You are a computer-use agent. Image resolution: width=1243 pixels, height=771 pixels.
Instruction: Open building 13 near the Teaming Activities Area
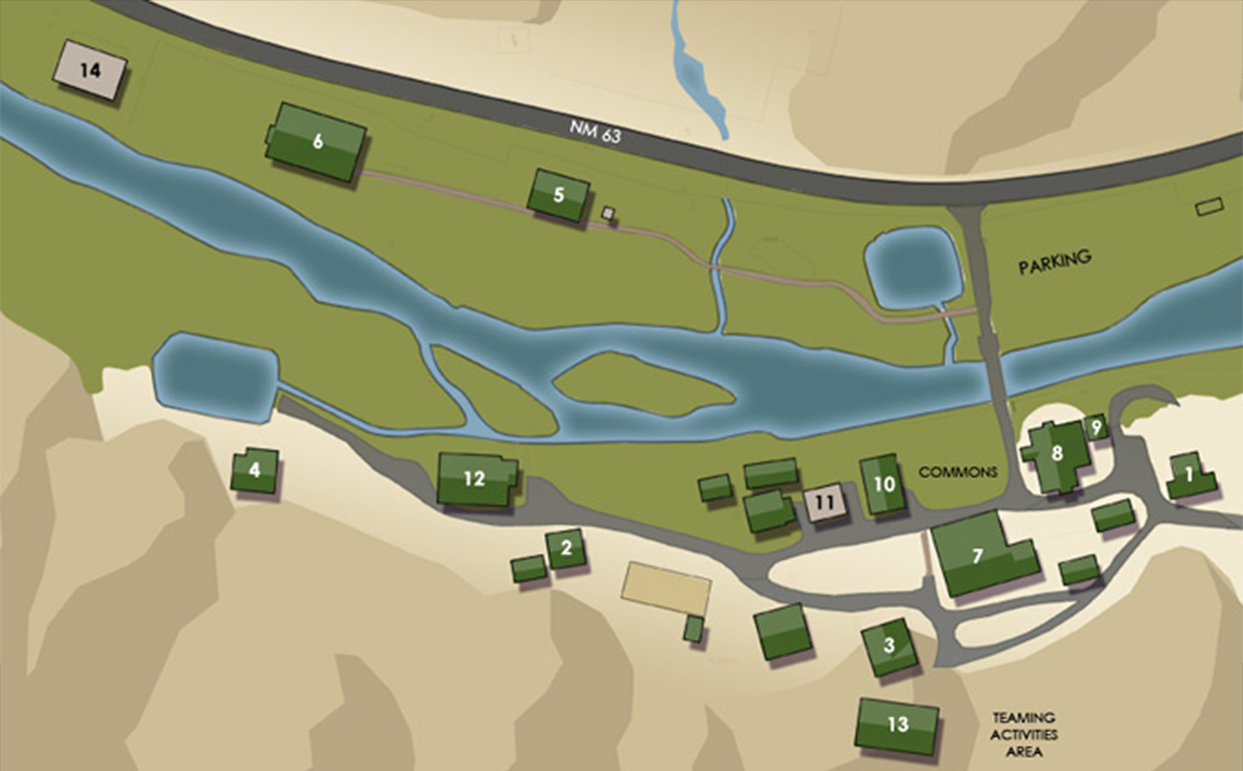tap(897, 725)
